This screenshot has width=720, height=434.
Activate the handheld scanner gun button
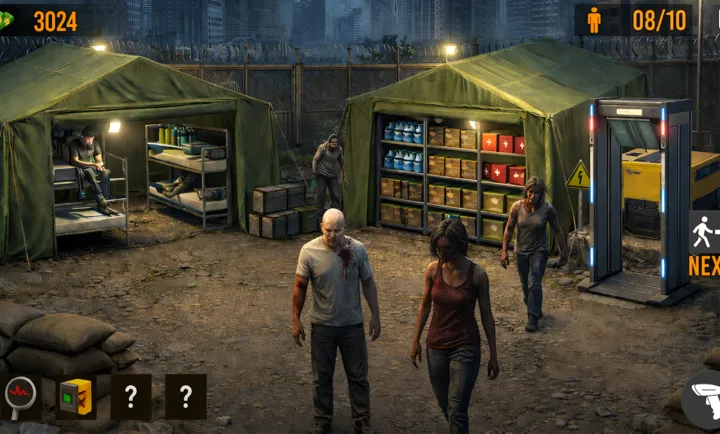tap(703, 401)
